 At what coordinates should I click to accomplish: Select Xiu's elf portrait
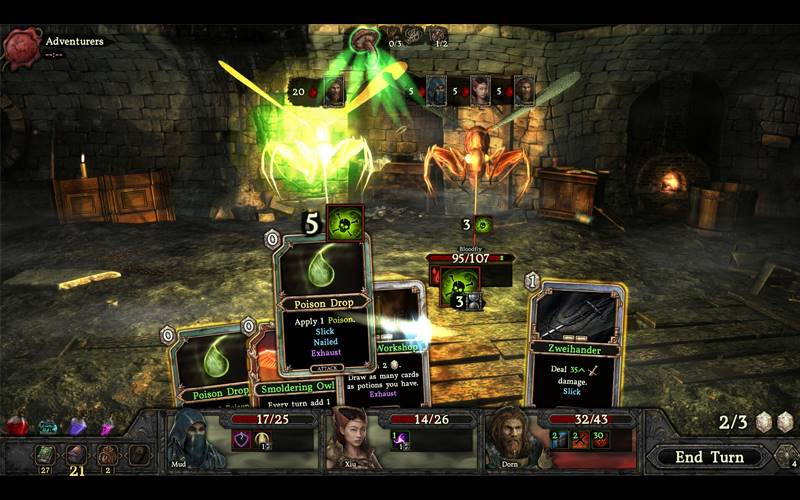click(350, 438)
